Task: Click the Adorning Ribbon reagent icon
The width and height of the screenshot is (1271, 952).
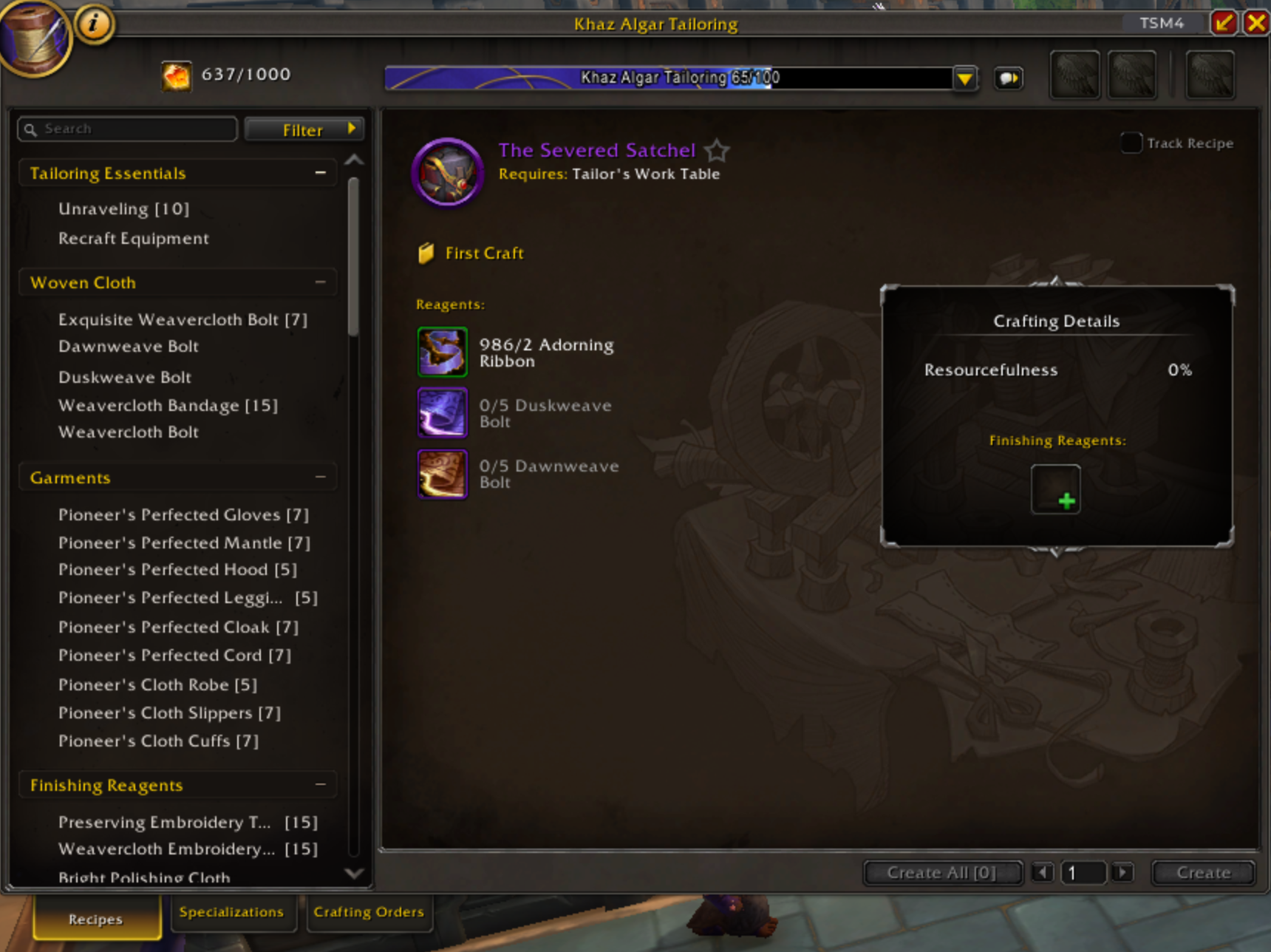Action: (x=442, y=352)
